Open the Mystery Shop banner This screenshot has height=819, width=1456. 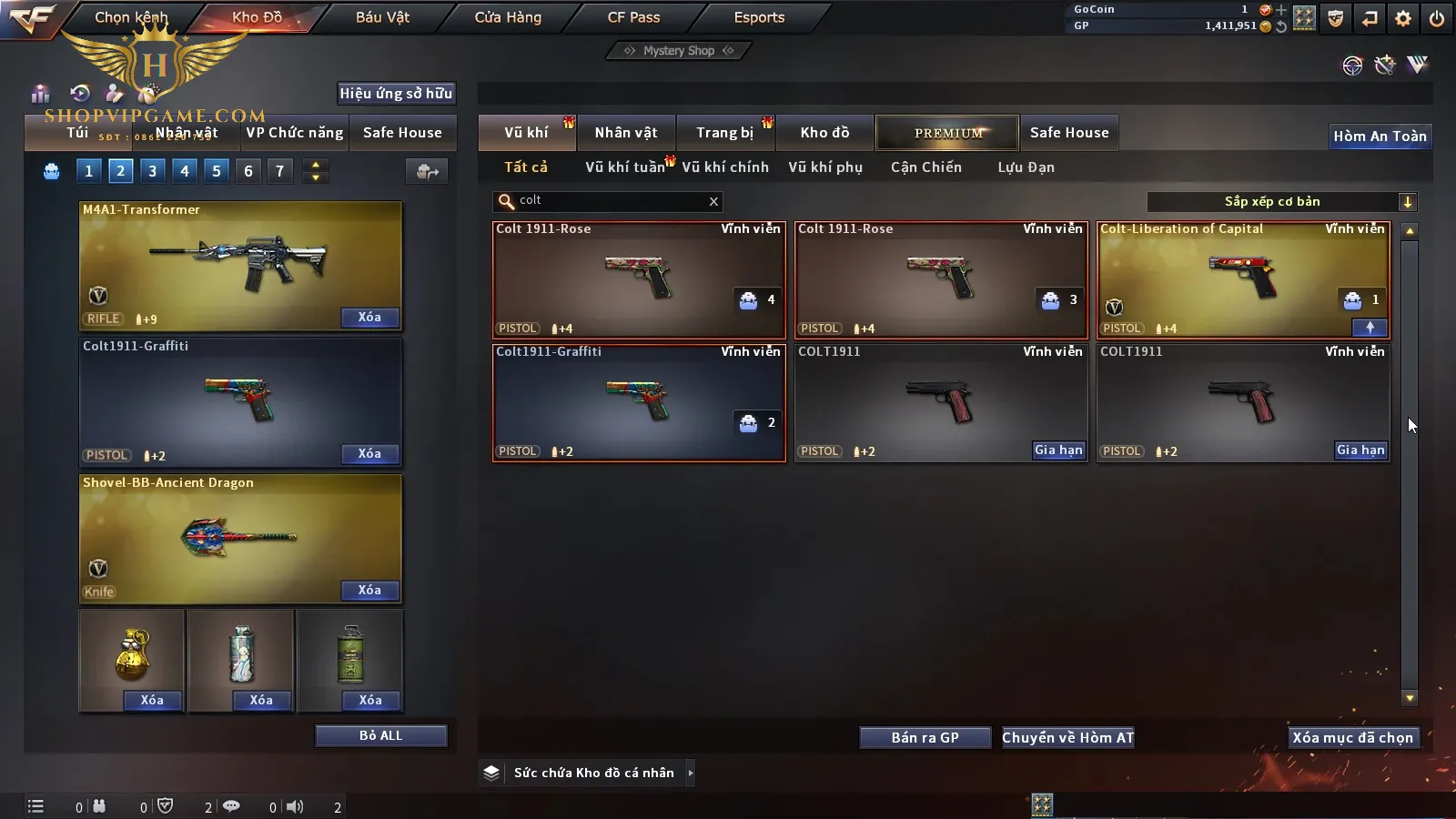click(678, 51)
